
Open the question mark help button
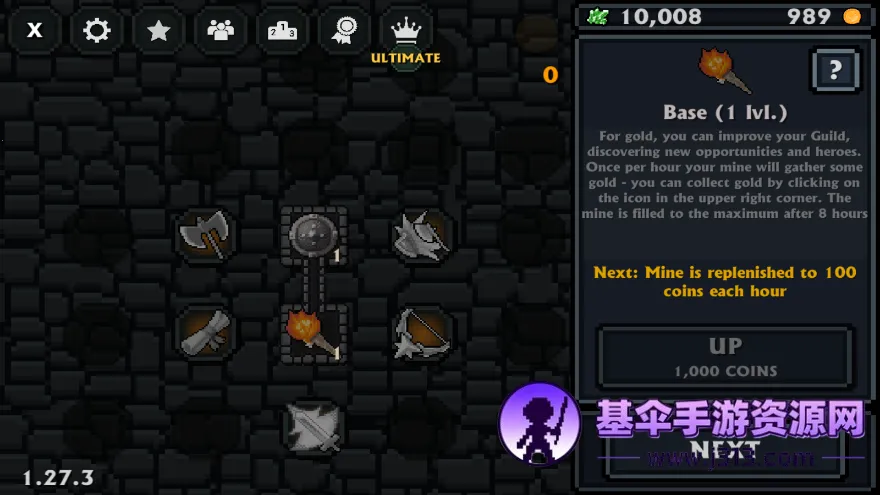click(835, 69)
